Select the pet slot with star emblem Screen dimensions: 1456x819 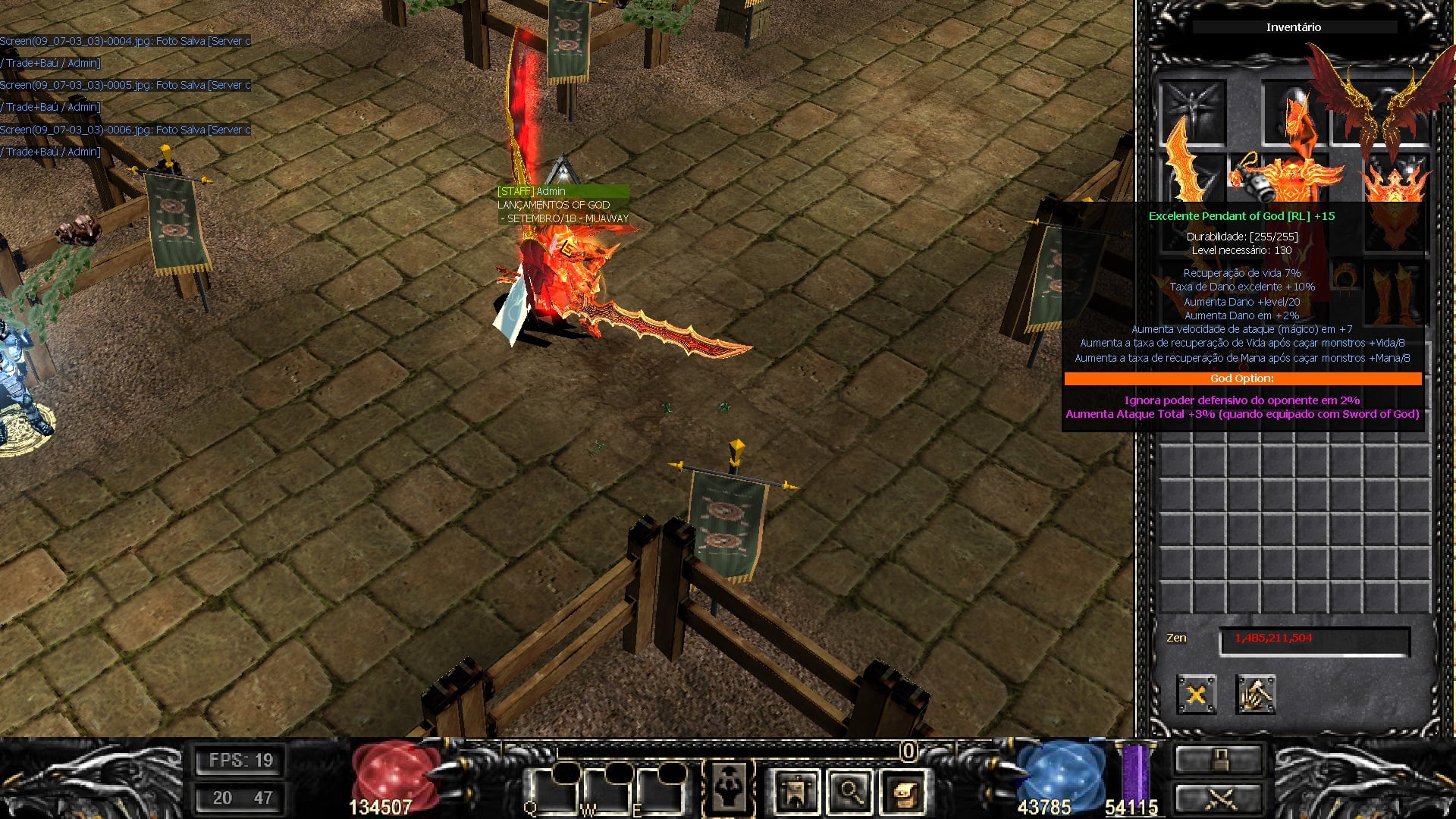pyautogui.click(x=1193, y=111)
